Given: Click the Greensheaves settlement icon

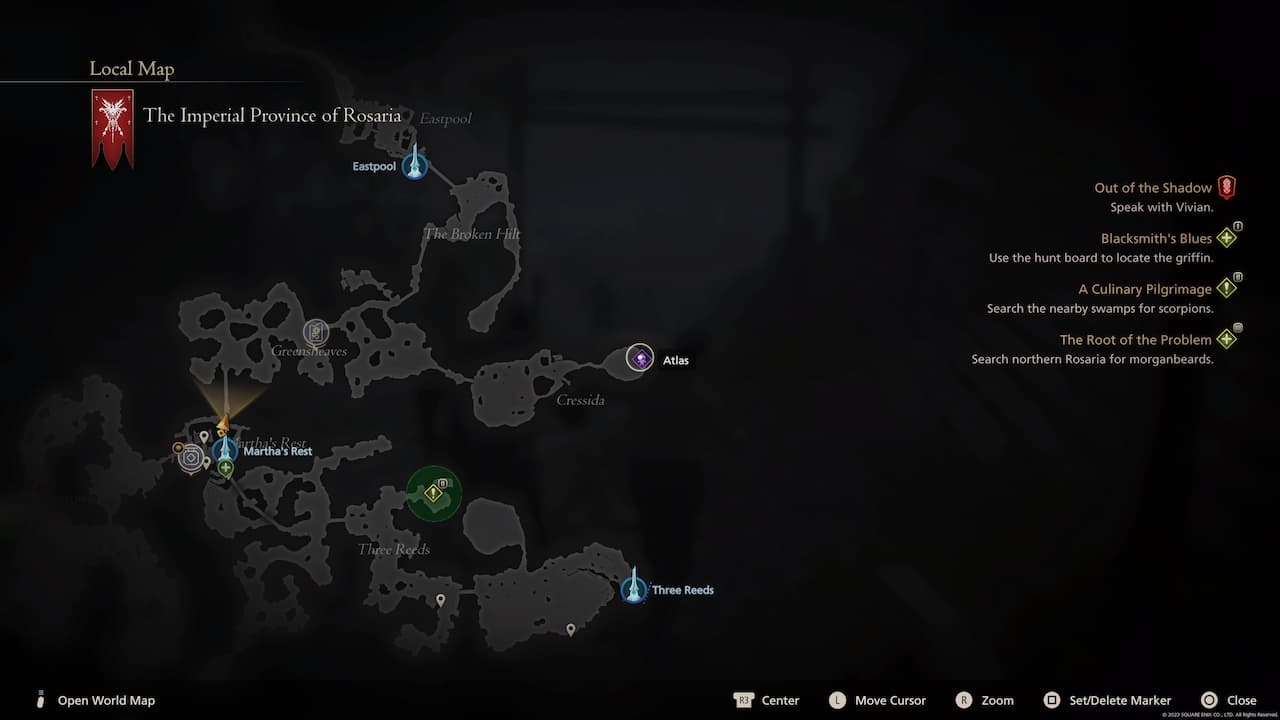Looking at the screenshot, I should click(x=316, y=332).
